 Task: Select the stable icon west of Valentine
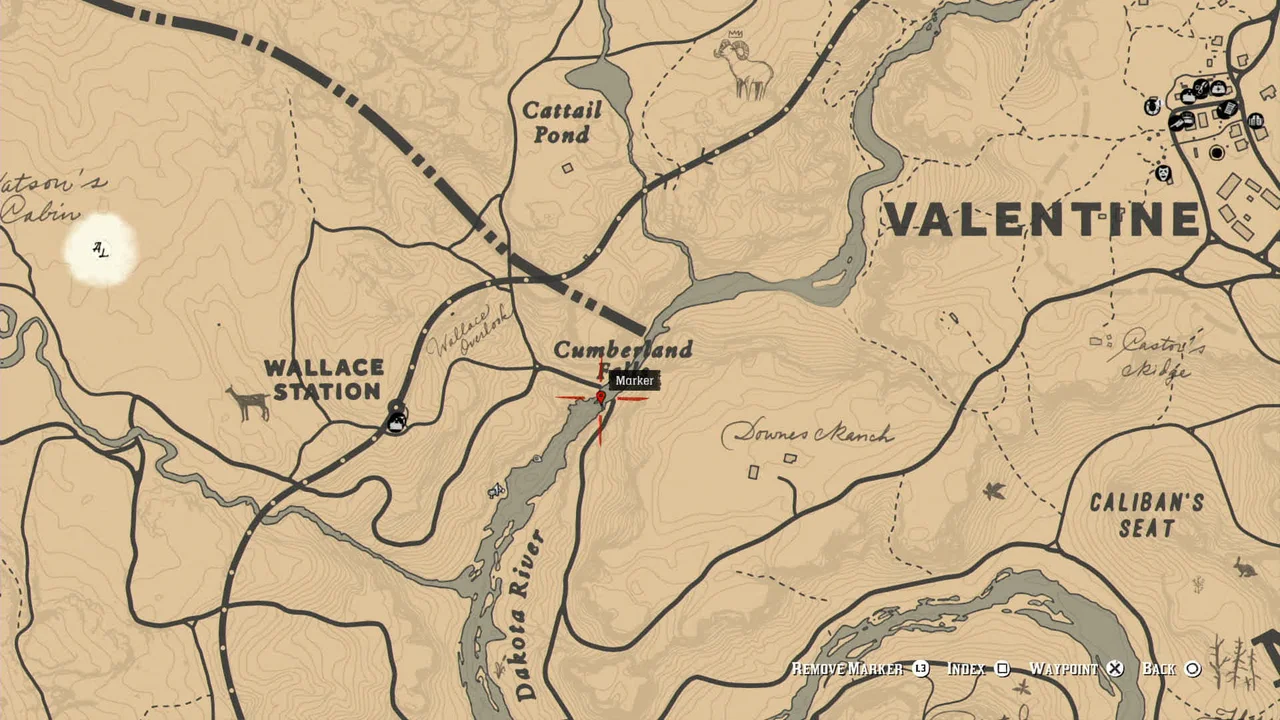click(x=1150, y=108)
